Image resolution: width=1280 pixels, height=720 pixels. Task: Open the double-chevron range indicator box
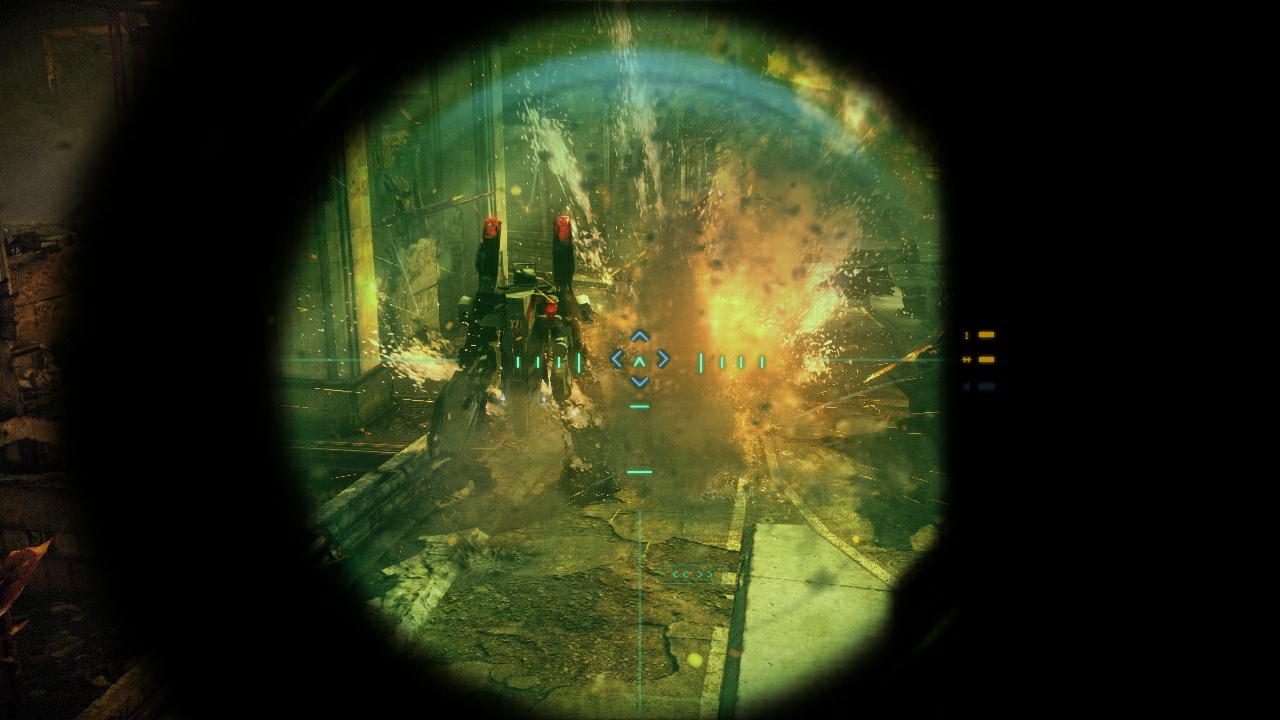[x=693, y=574]
